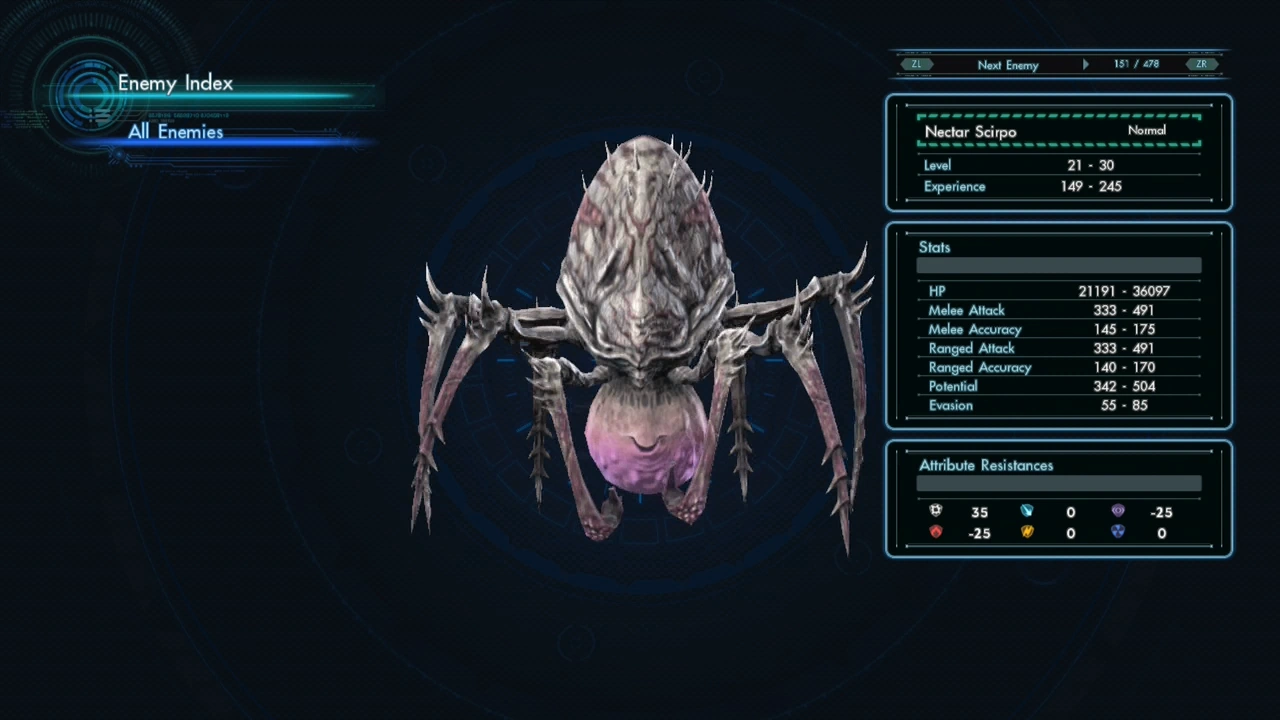Go to the Next Enemy entry
The height and width of the screenshot is (720, 1280).
pos(1007,65)
